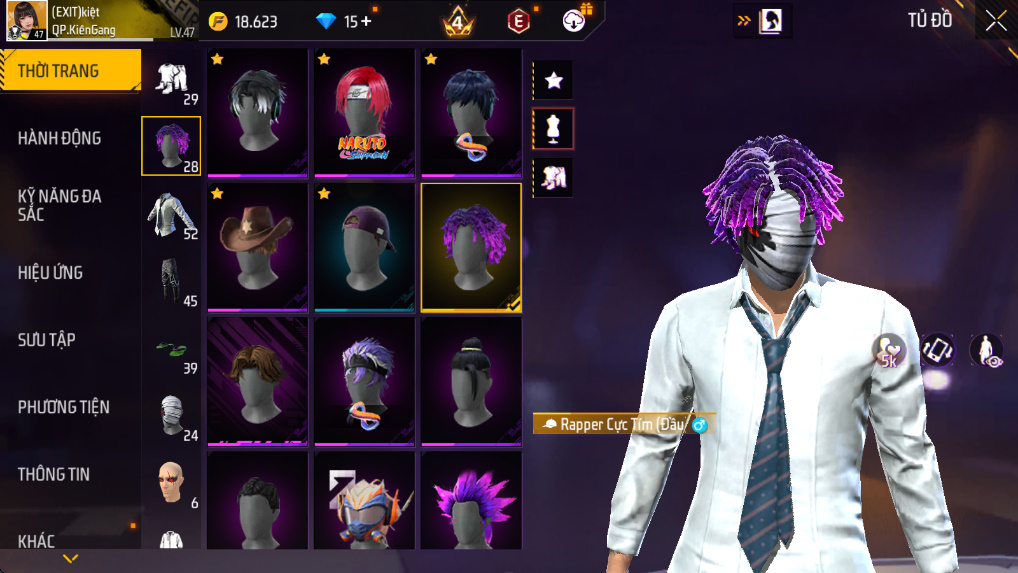The height and width of the screenshot is (573, 1018).
Task: Select the brown cowboy hat item
Action: tap(257, 247)
